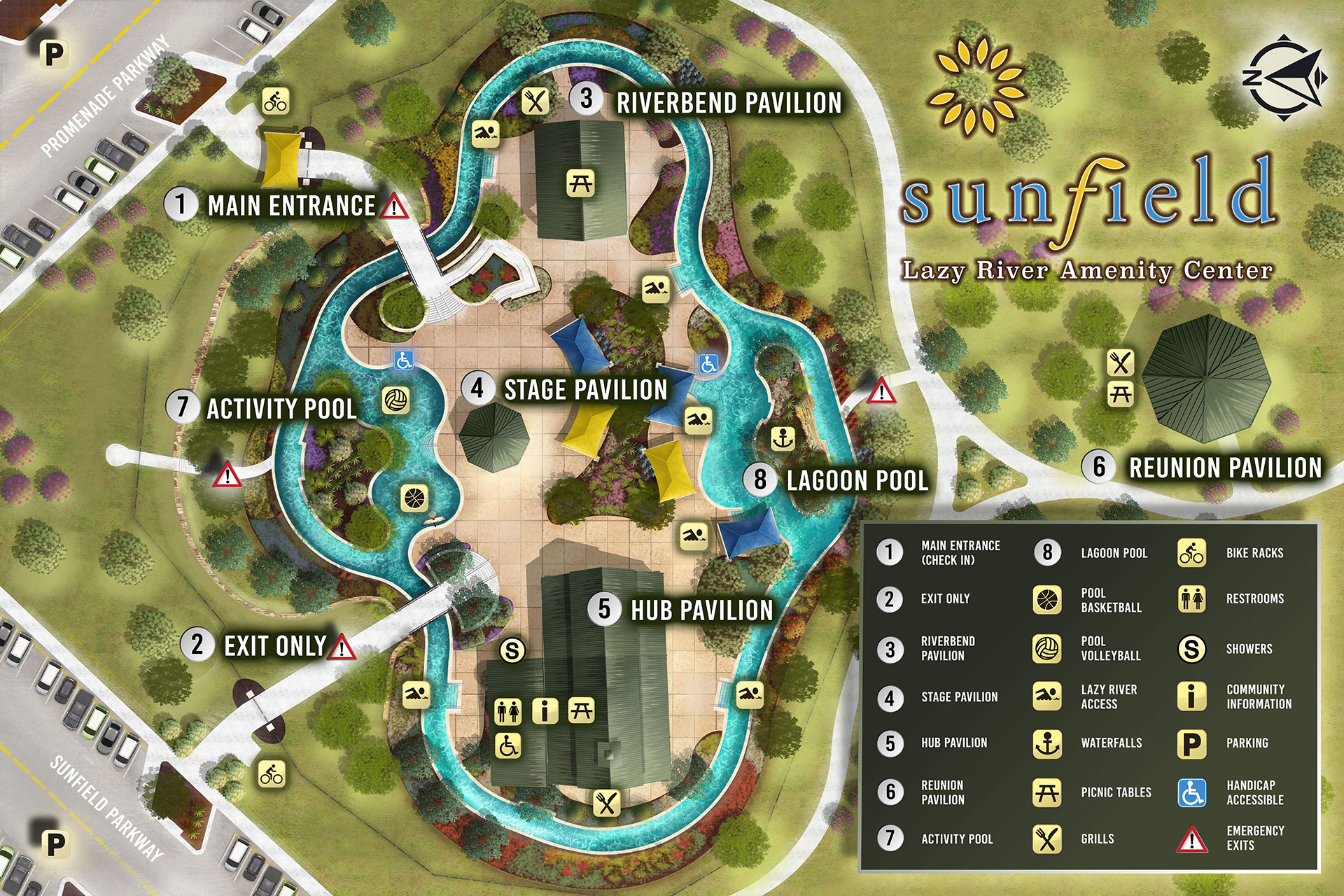Click the pool basketball icon in the river
The width and height of the screenshot is (1344, 896).
click(414, 498)
